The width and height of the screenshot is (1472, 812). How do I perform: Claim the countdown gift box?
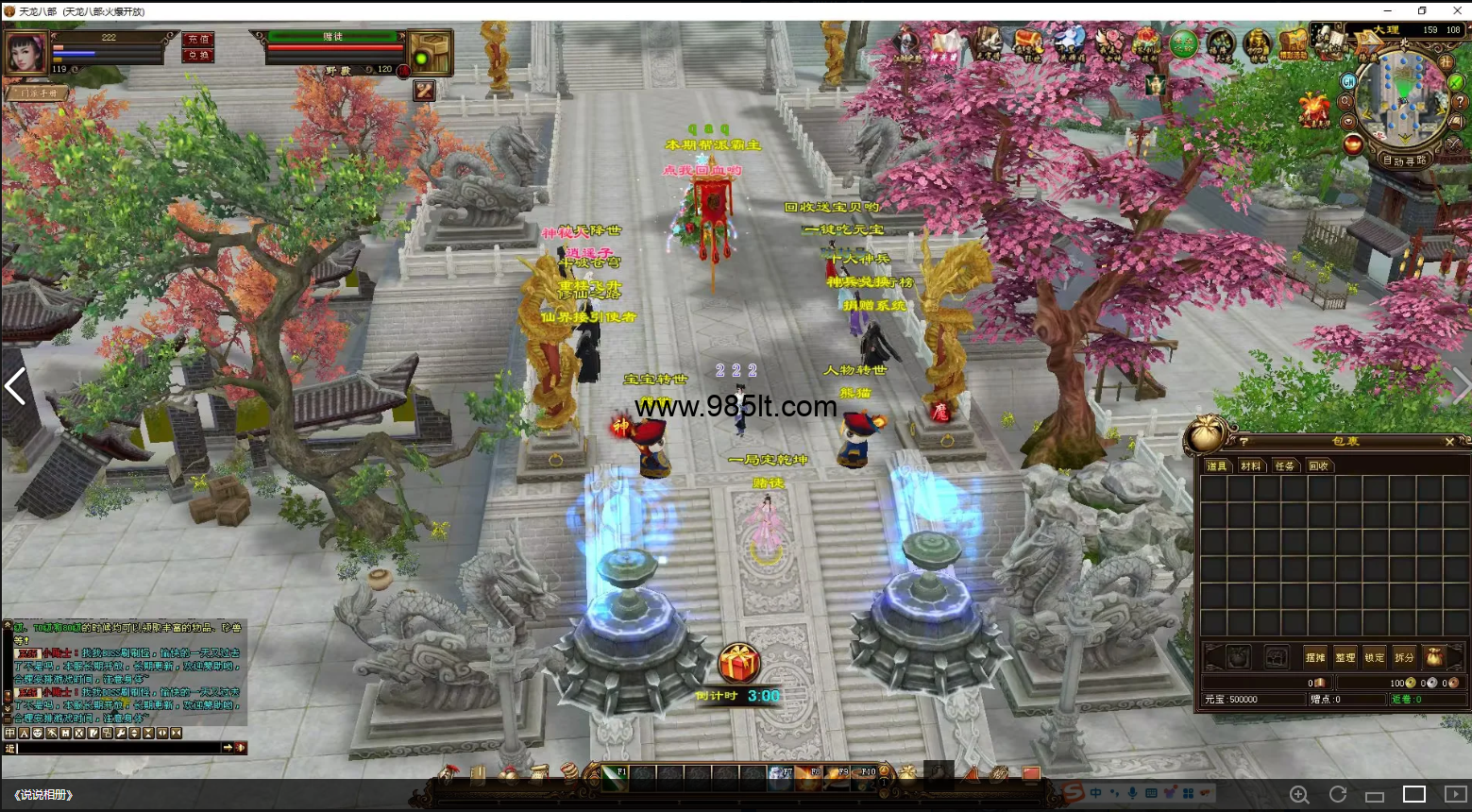click(x=739, y=663)
